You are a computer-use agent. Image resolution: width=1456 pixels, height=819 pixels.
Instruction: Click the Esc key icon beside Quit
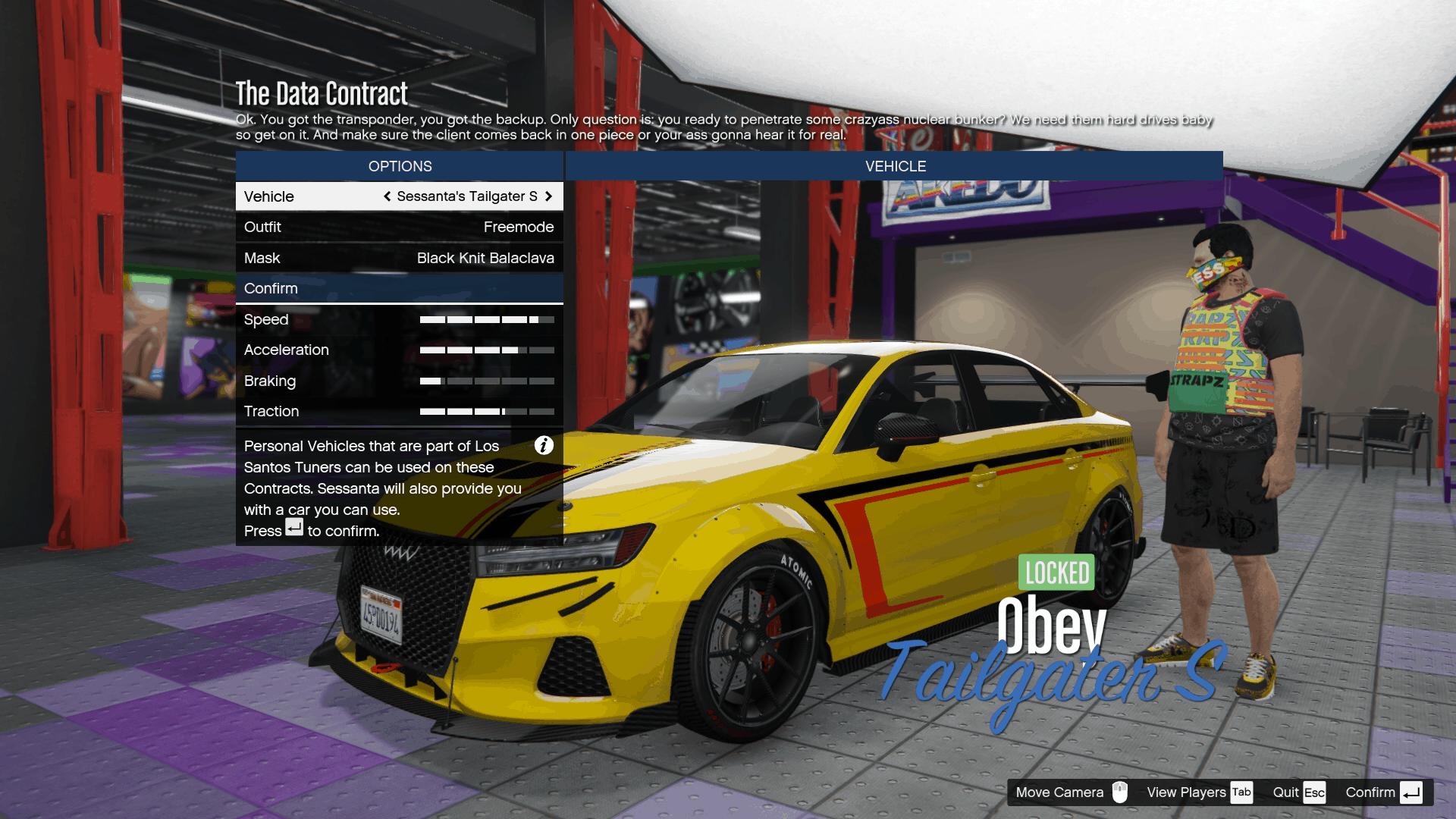1314,792
